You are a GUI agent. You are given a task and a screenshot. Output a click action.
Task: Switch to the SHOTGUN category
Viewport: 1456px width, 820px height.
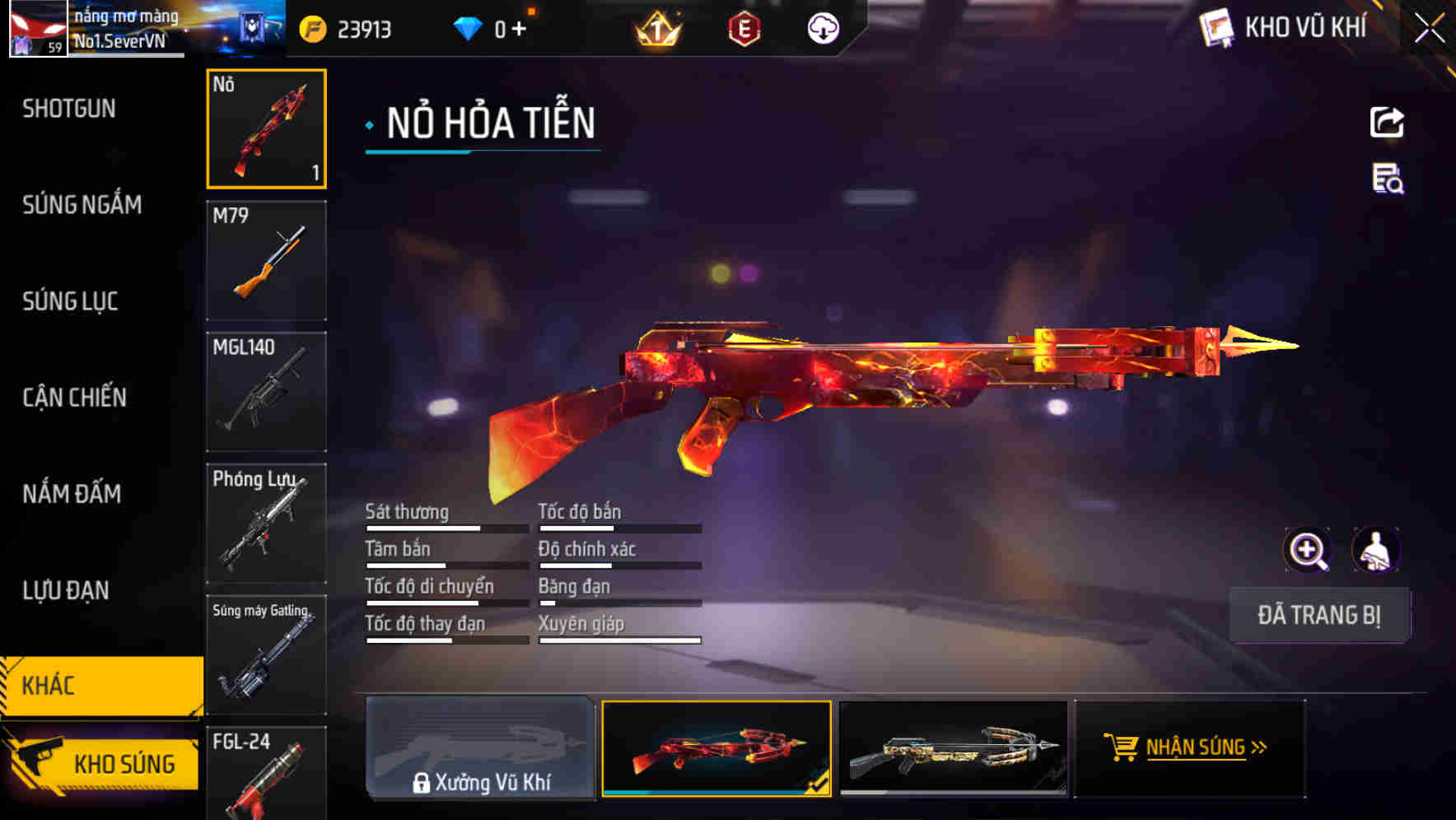click(69, 109)
